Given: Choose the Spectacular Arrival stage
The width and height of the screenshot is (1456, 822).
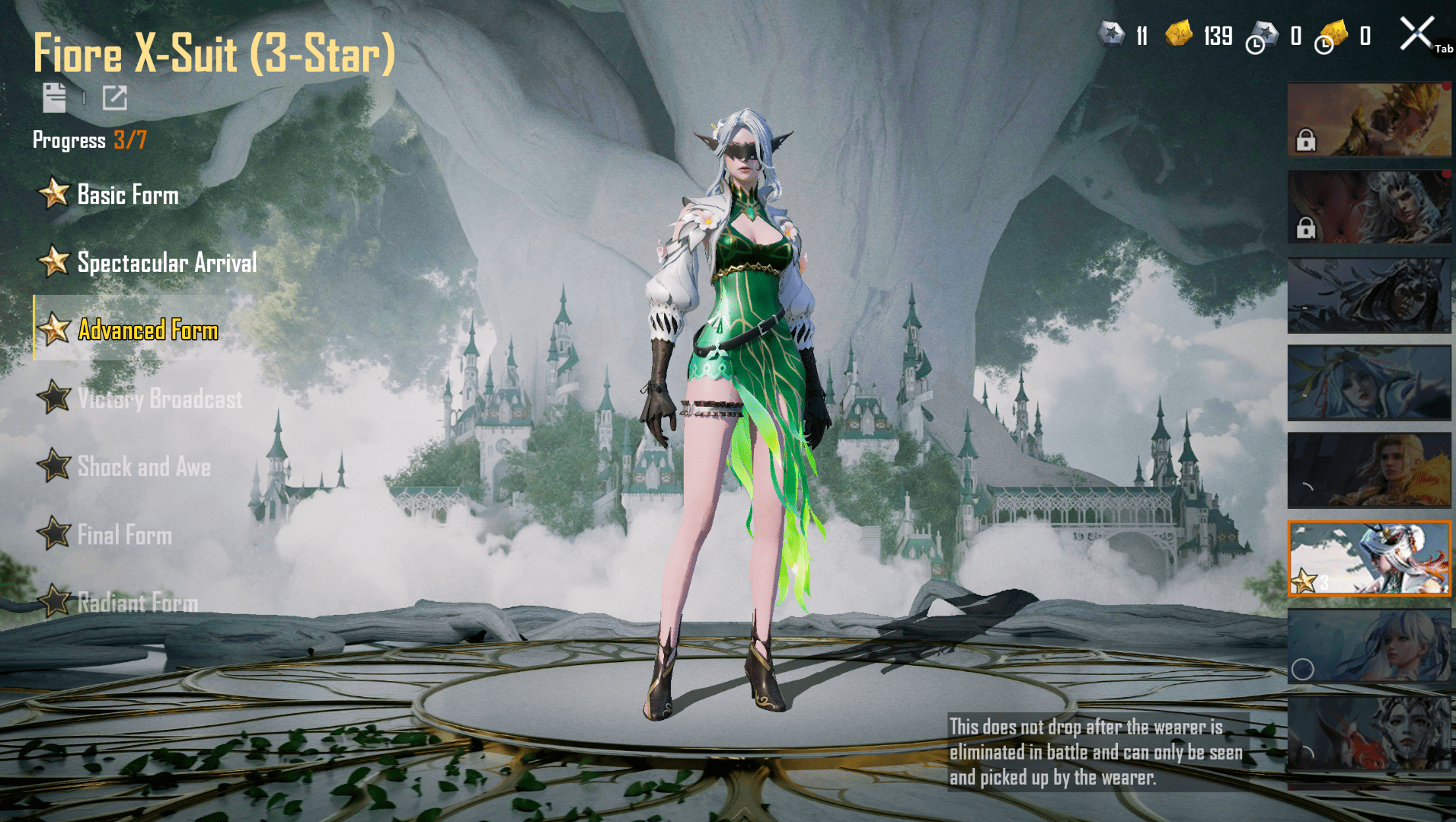Looking at the screenshot, I should [x=166, y=263].
